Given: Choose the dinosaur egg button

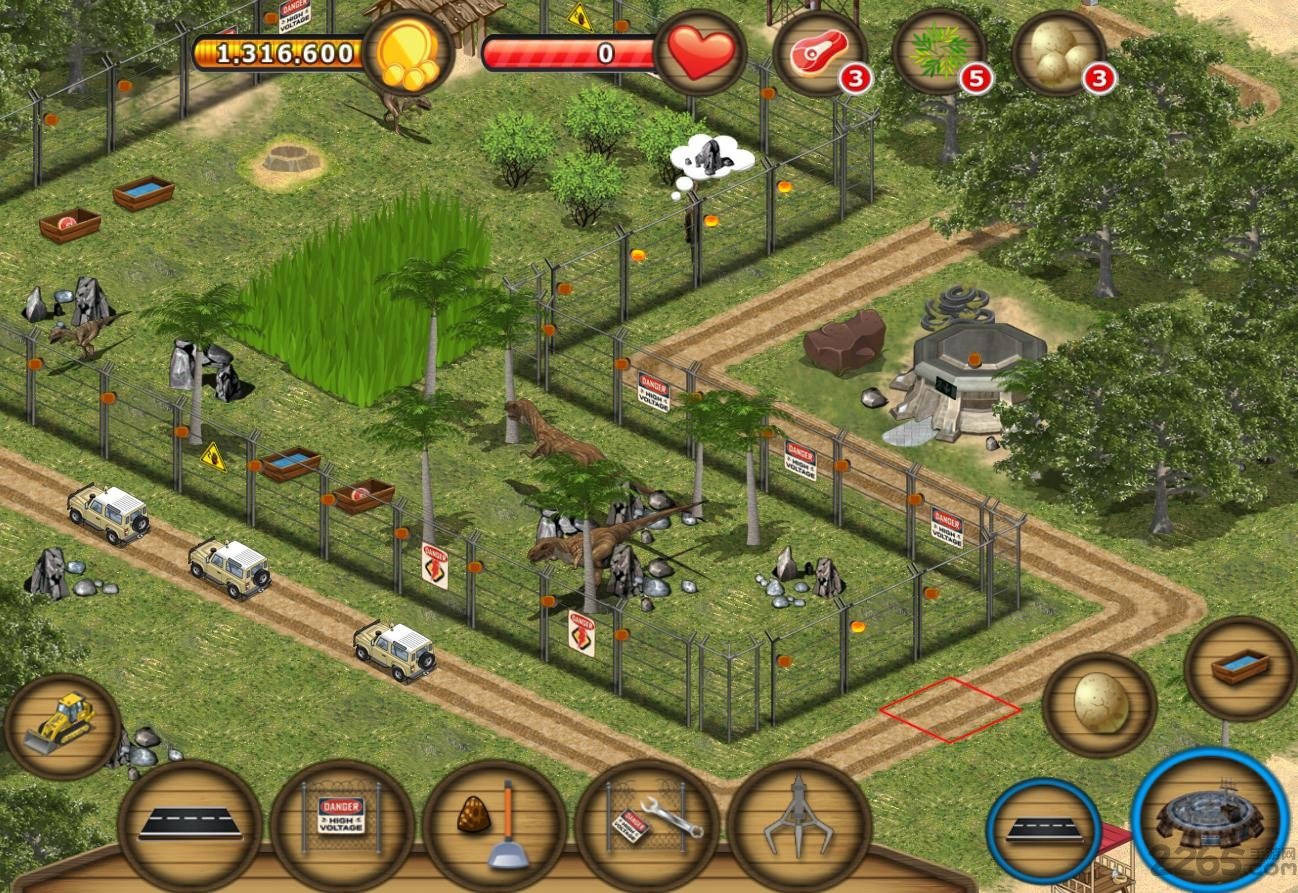Looking at the screenshot, I should 1099,705.
